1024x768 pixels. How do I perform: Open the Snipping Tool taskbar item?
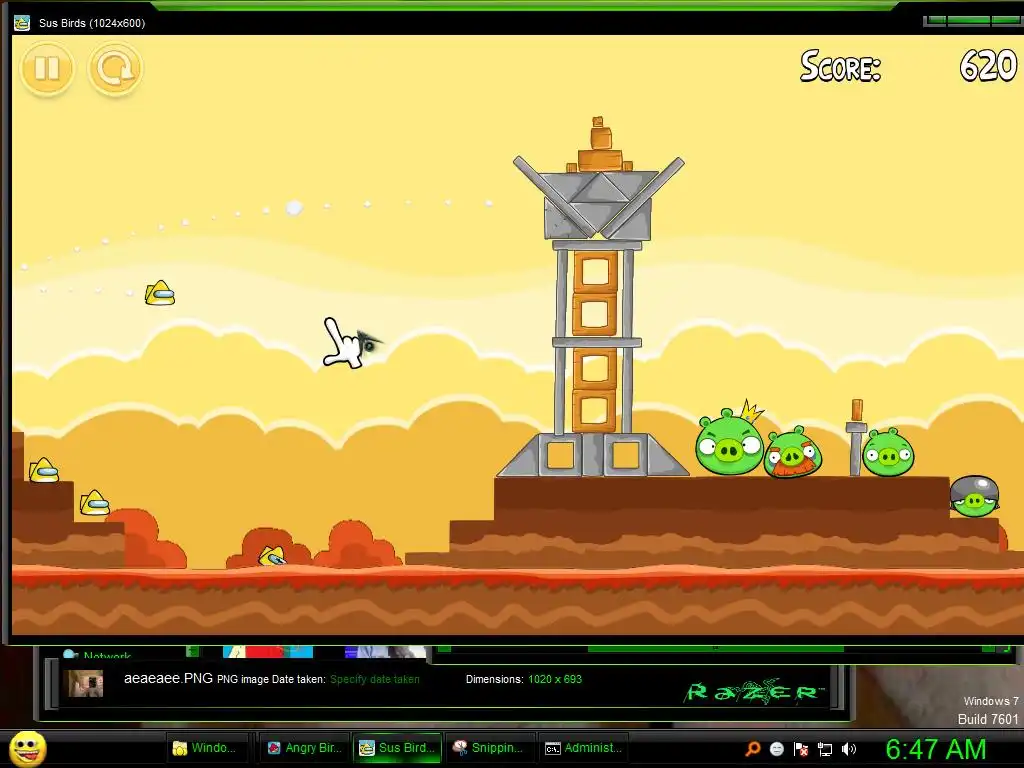489,748
